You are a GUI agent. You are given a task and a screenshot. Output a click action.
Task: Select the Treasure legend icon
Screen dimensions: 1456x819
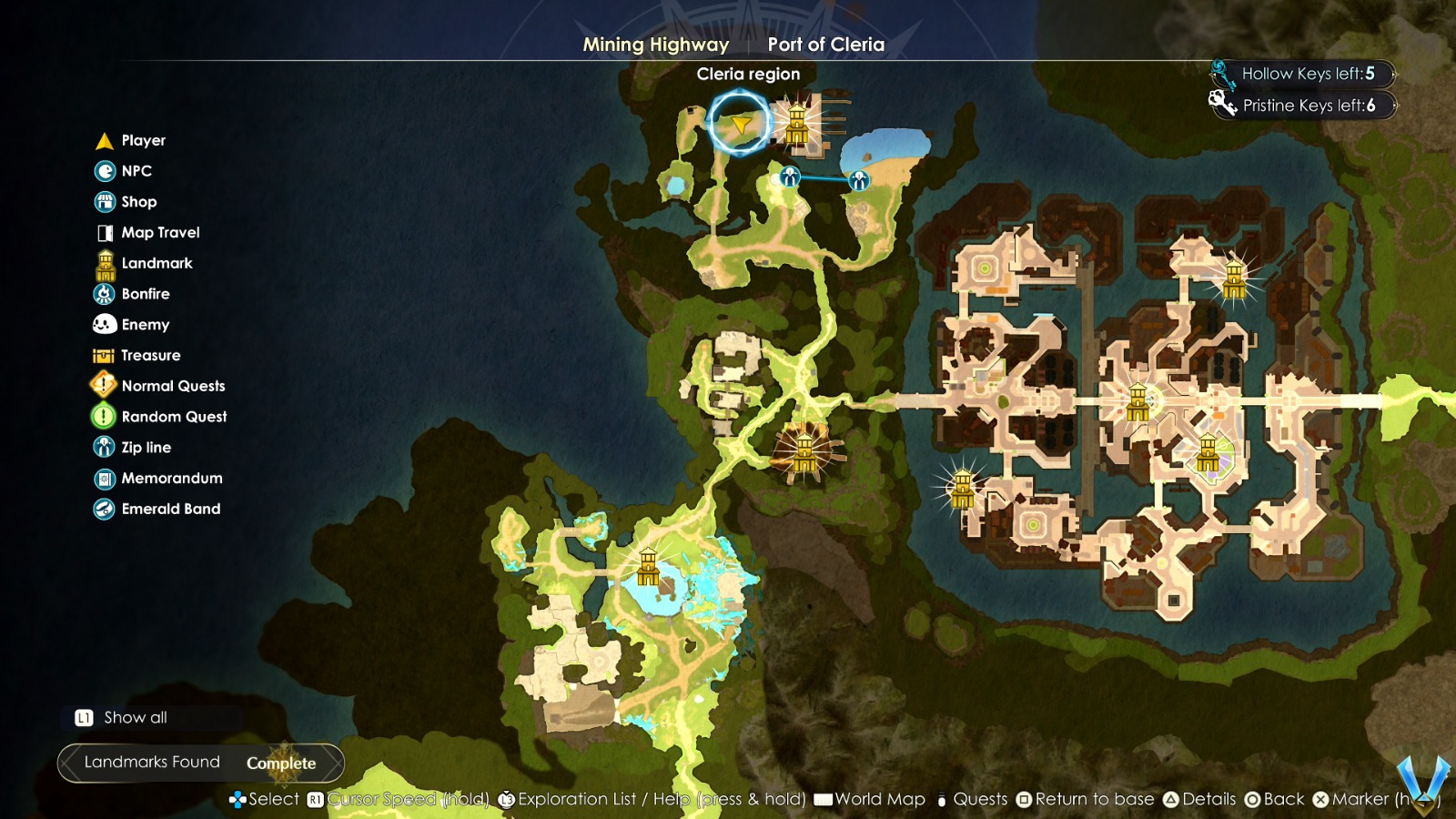102,355
